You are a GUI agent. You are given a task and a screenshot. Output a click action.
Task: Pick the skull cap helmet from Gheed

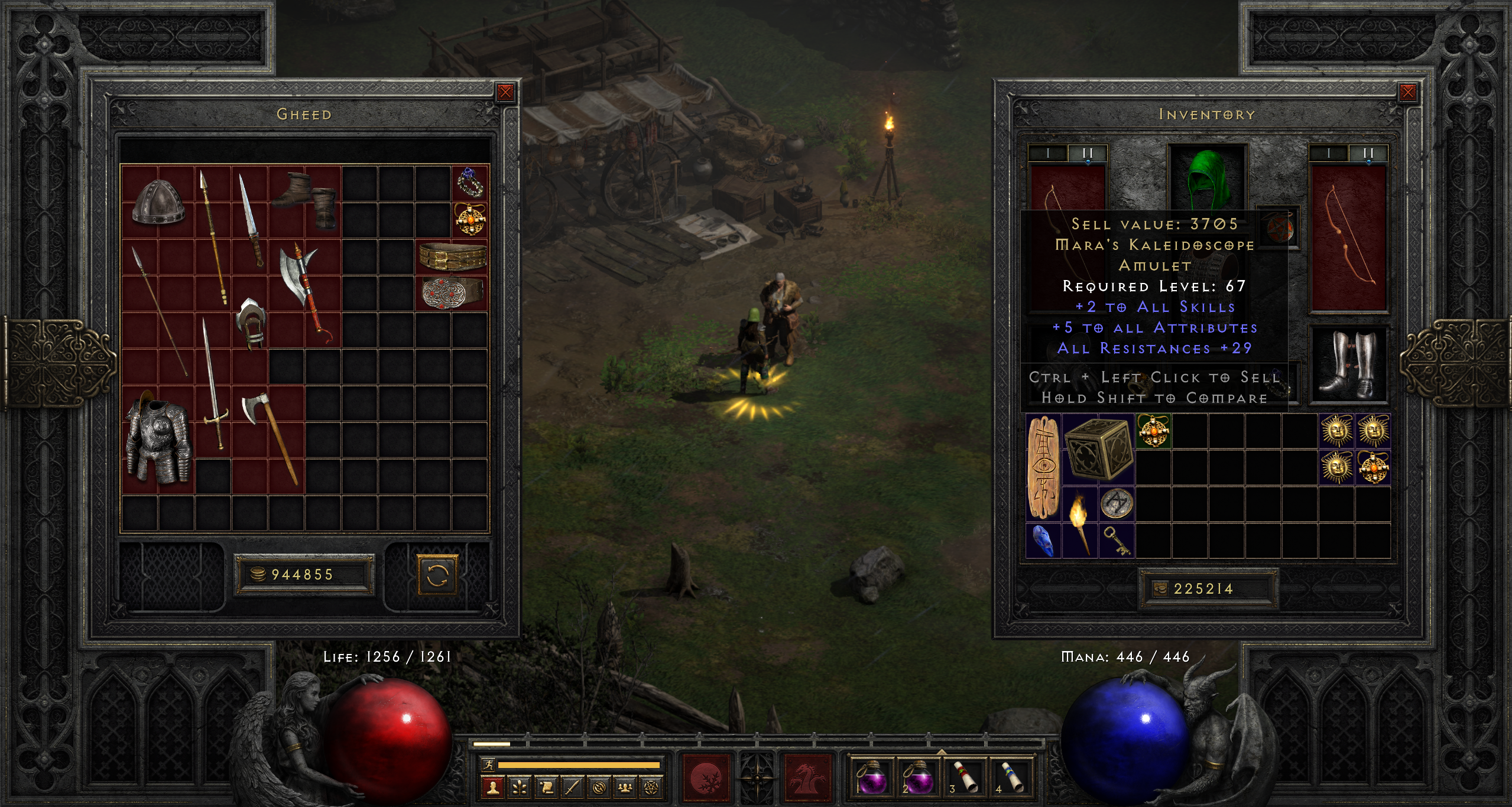(x=158, y=203)
